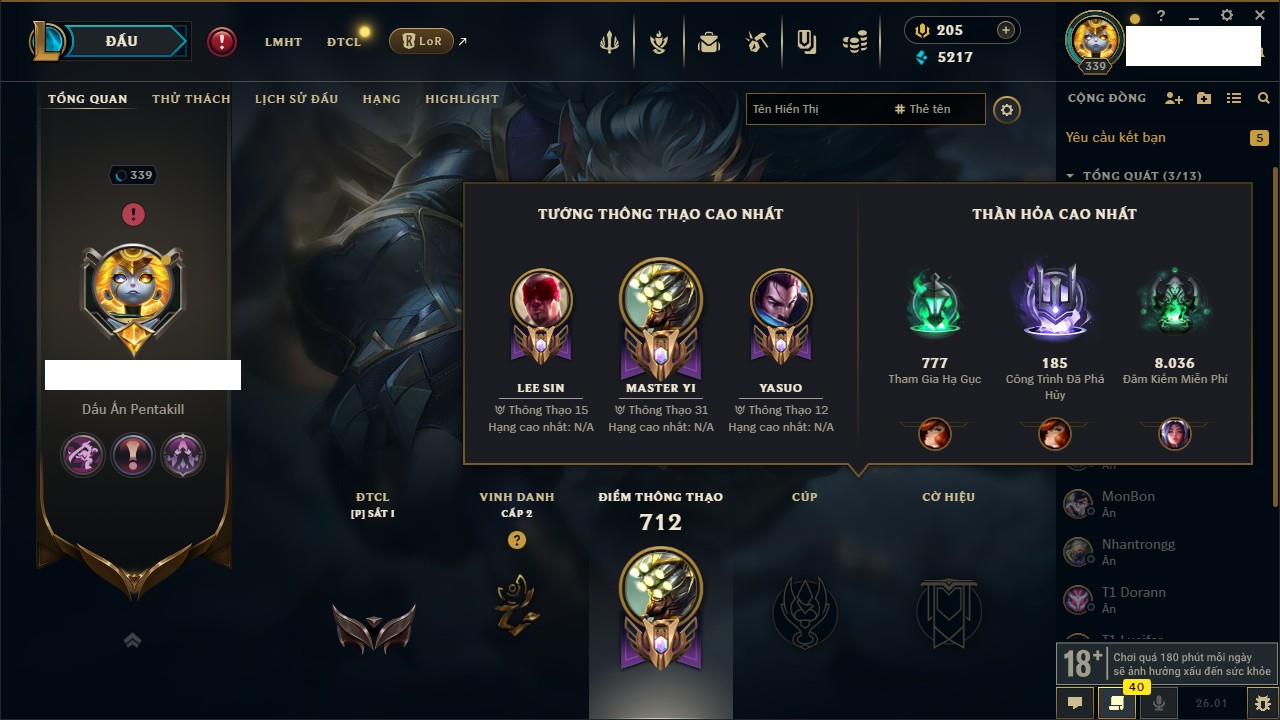The image size is (1280, 720).
Task: Open the LMHT game section
Action: [283, 42]
